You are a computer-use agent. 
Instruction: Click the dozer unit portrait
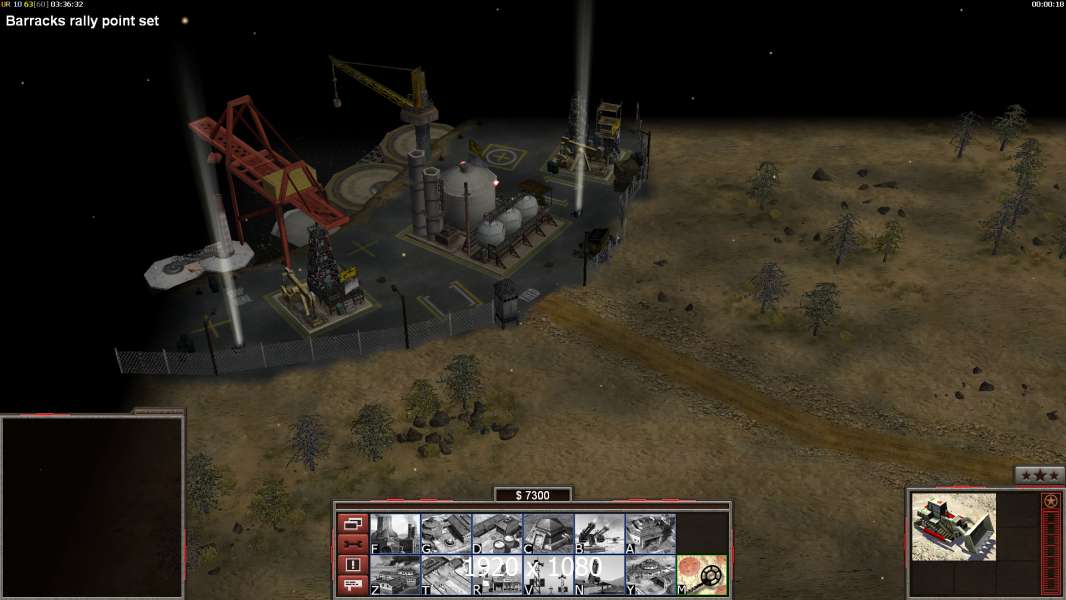click(954, 526)
